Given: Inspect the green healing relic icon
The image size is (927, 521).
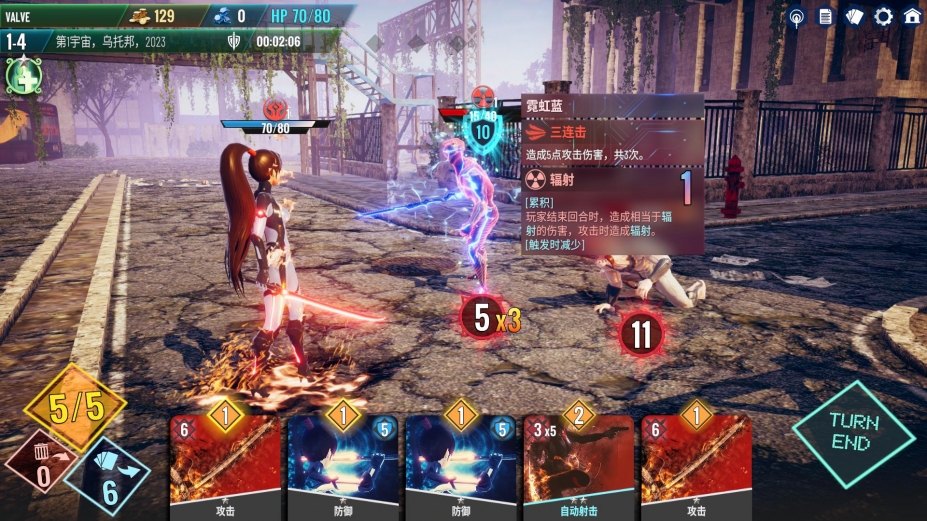Looking at the screenshot, I should pyautogui.click(x=21, y=76).
